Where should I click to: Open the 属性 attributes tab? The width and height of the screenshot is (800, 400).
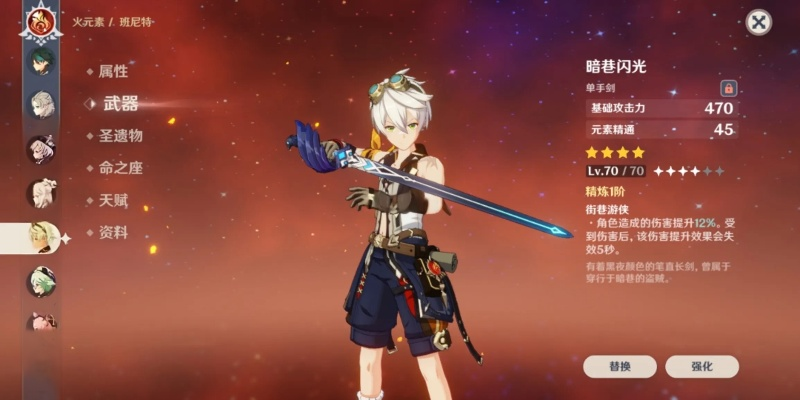point(113,72)
